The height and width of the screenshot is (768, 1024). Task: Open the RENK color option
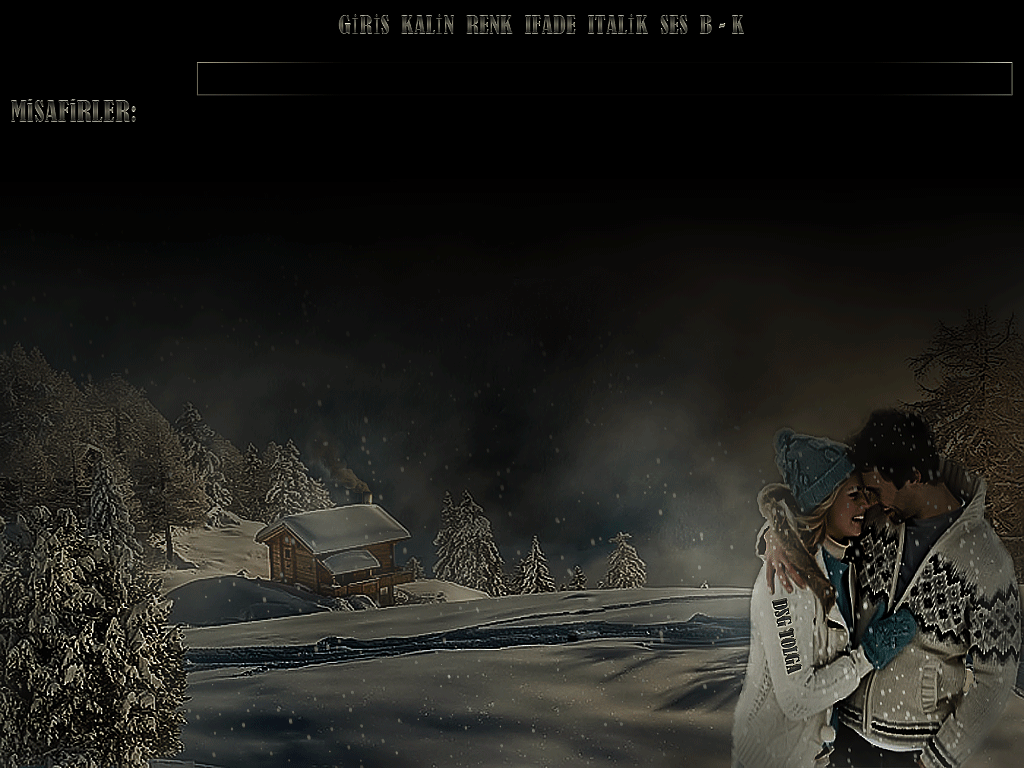click(x=489, y=26)
